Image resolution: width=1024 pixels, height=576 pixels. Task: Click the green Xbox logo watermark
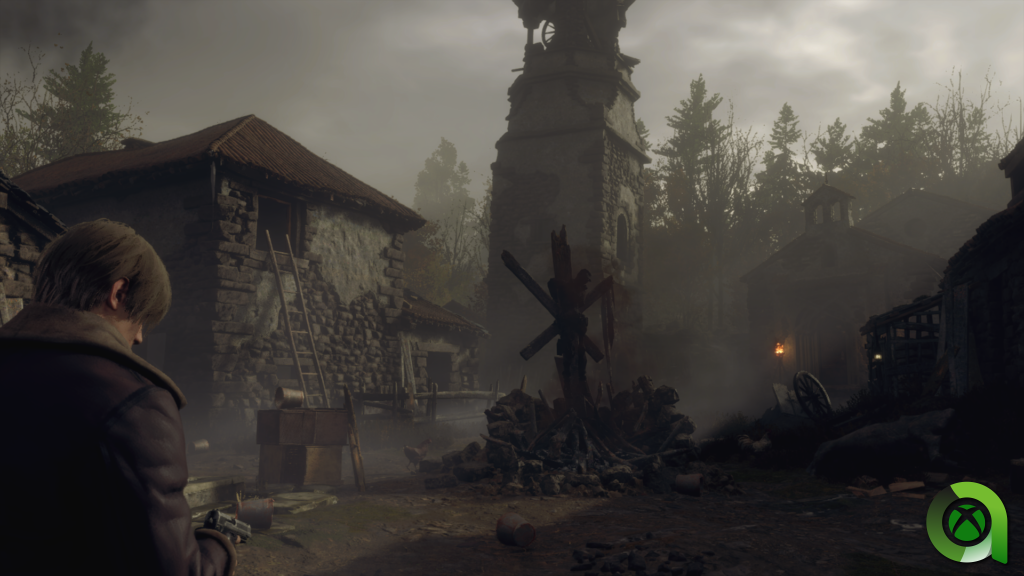point(965,523)
